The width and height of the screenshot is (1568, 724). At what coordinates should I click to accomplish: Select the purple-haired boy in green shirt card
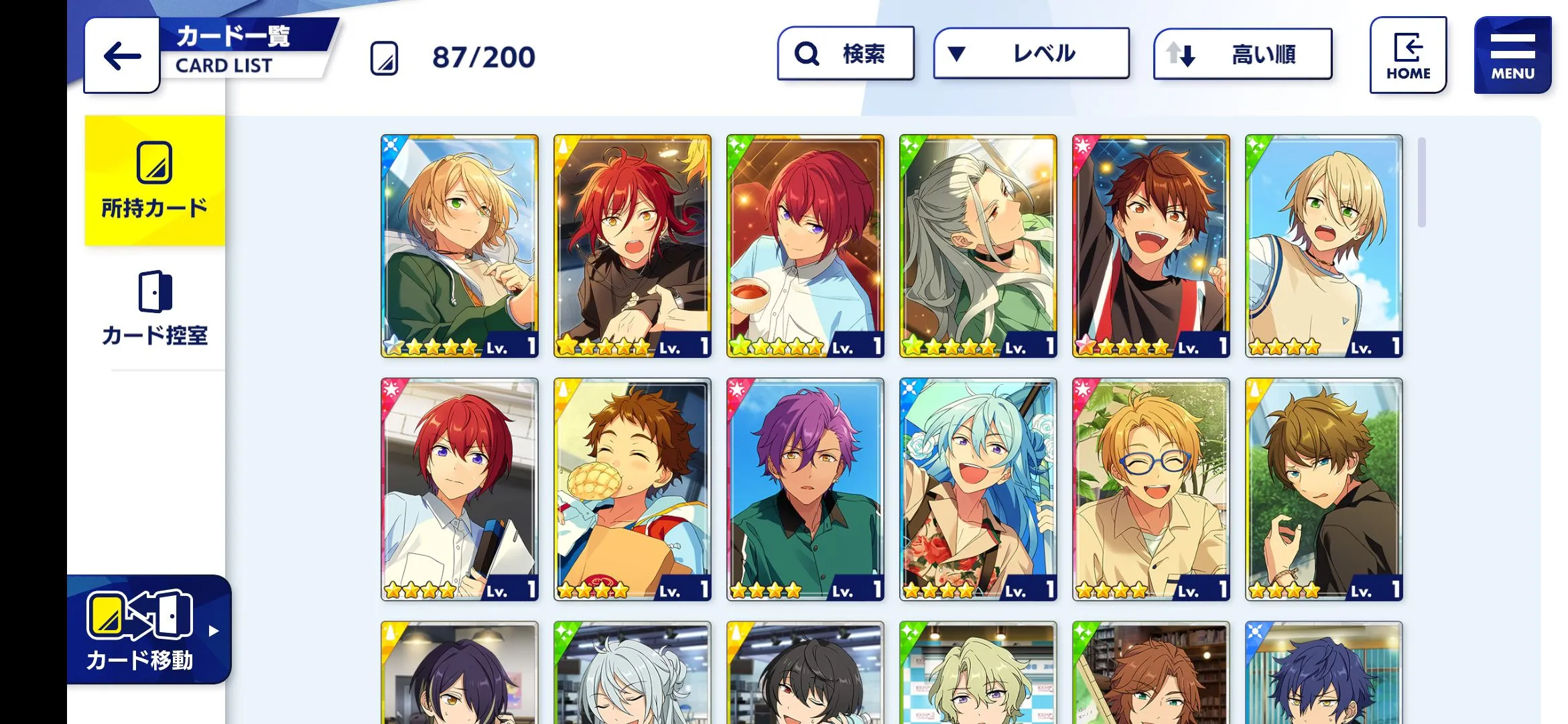(805, 489)
